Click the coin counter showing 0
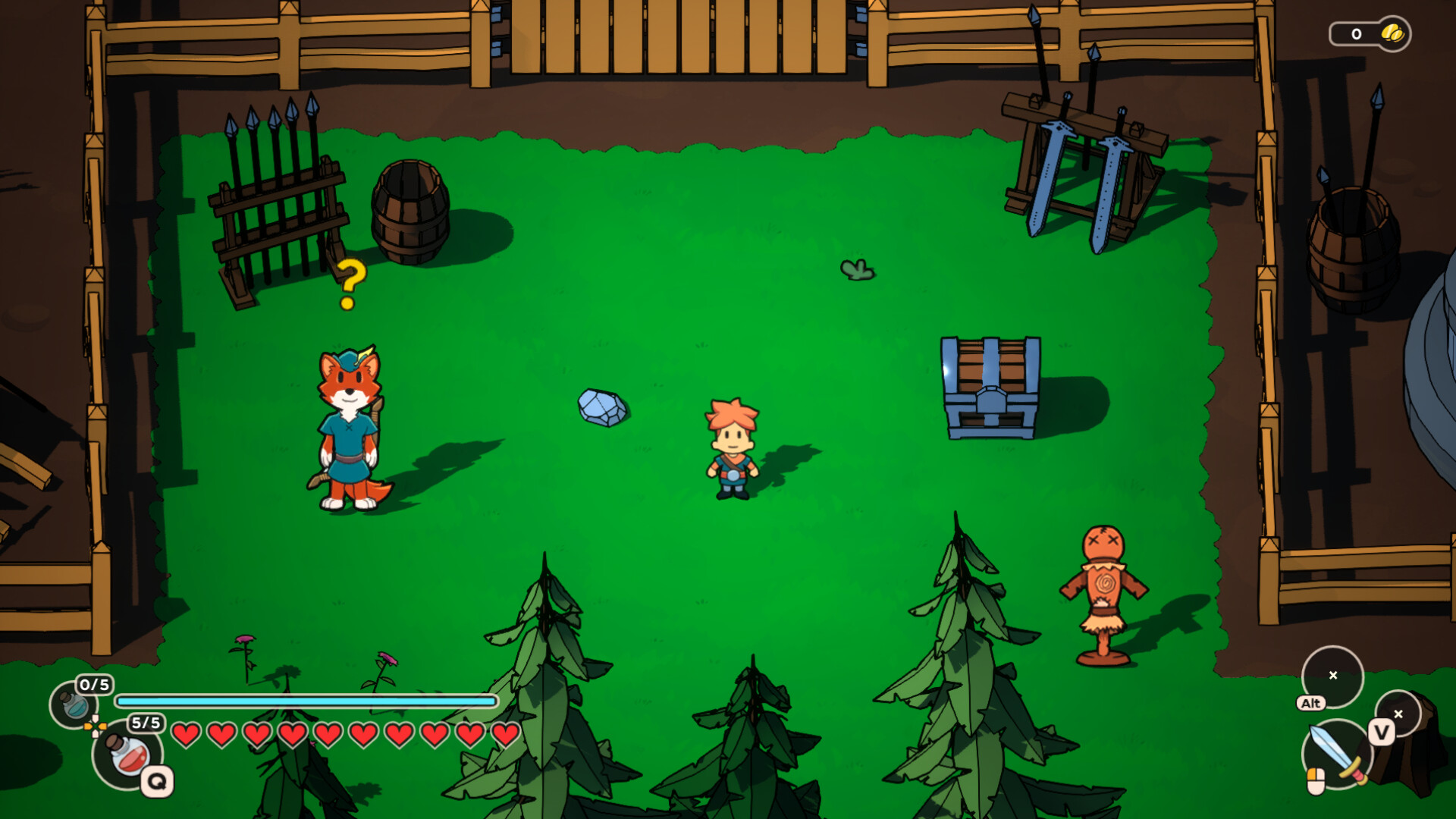 (x=1356, y=33)
